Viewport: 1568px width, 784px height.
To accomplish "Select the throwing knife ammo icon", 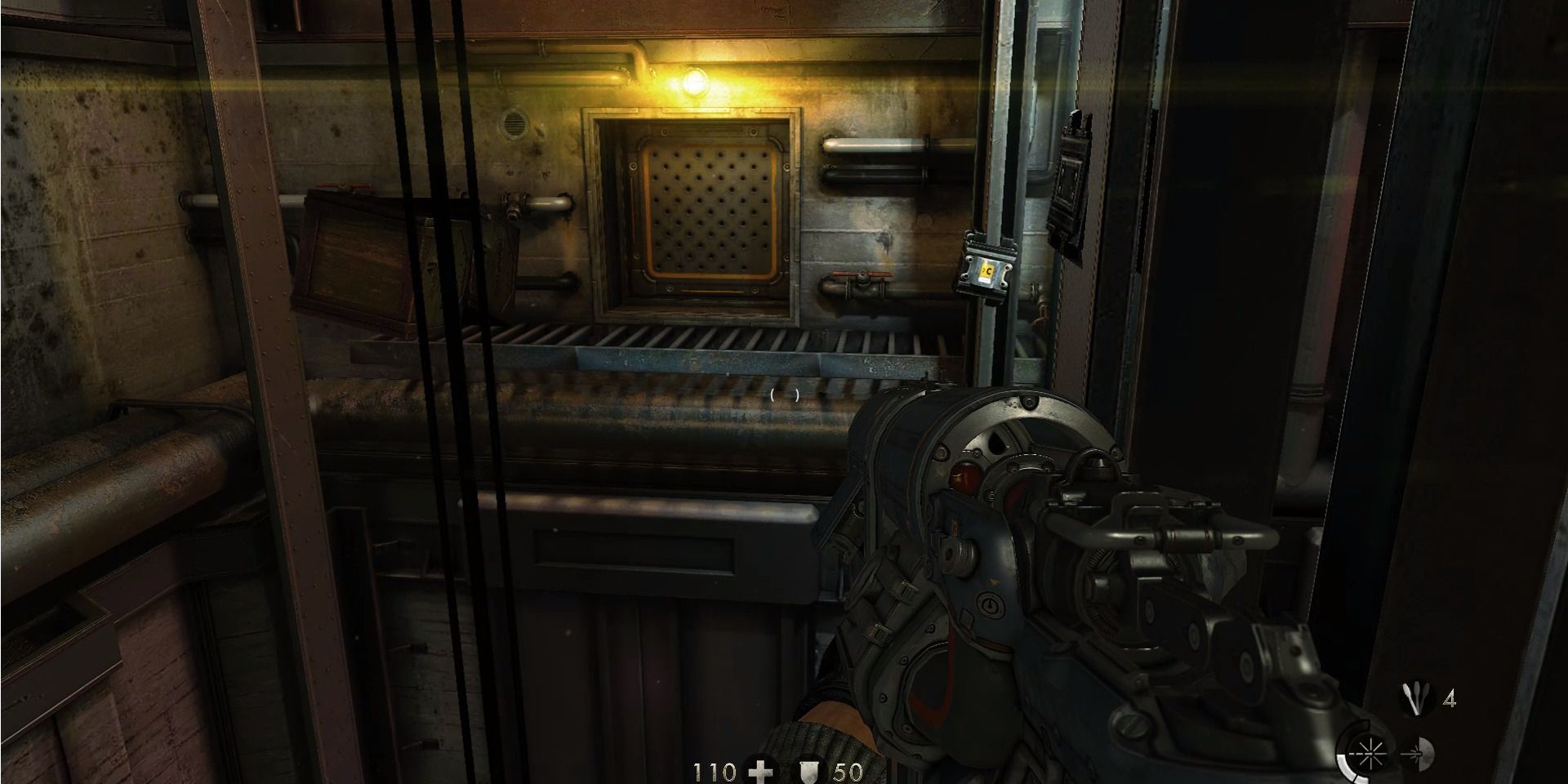I will pos(1414,697).
